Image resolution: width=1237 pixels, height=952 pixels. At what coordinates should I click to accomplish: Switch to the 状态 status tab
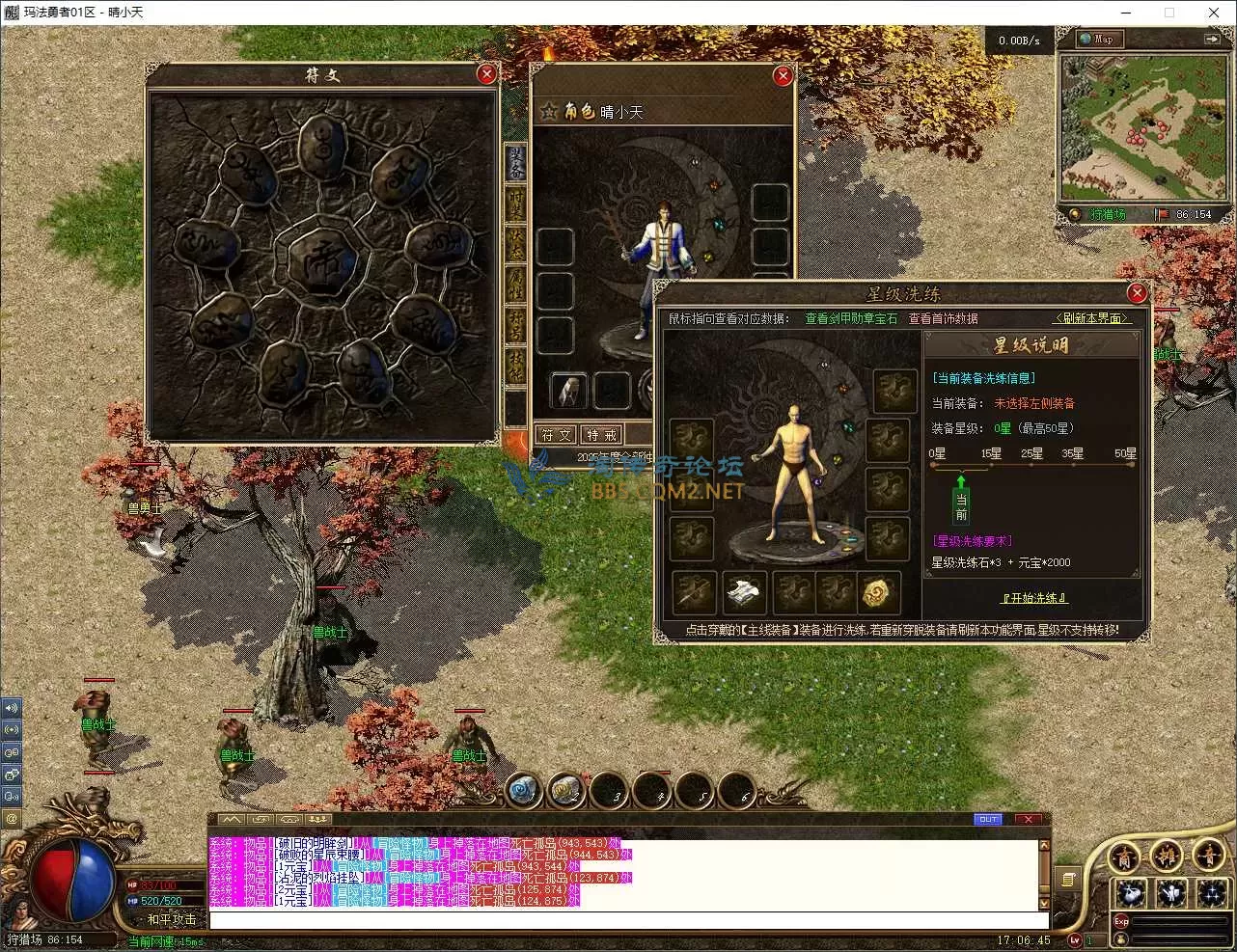pos(516,242)
